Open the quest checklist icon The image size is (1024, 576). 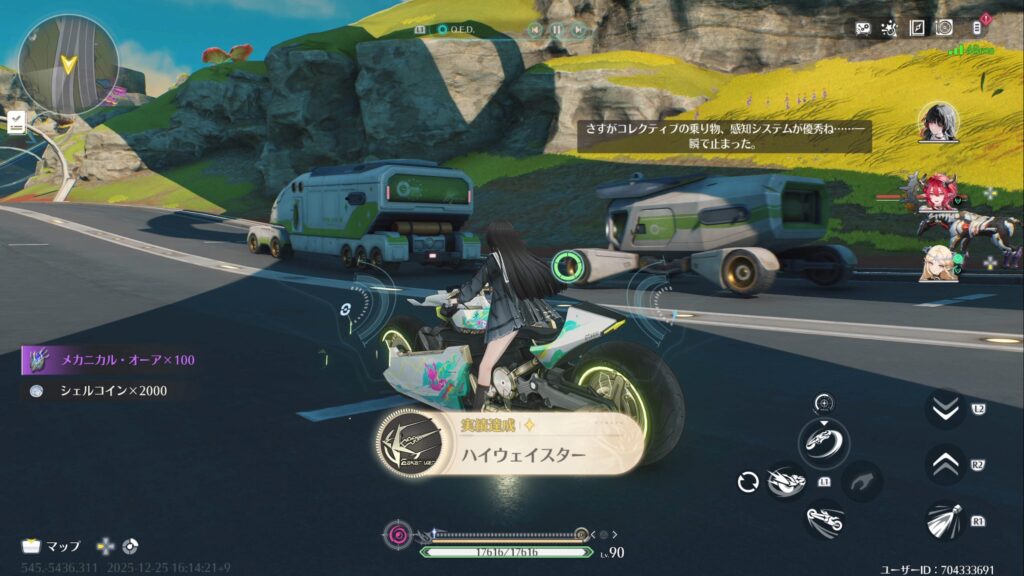pos(17,122)
